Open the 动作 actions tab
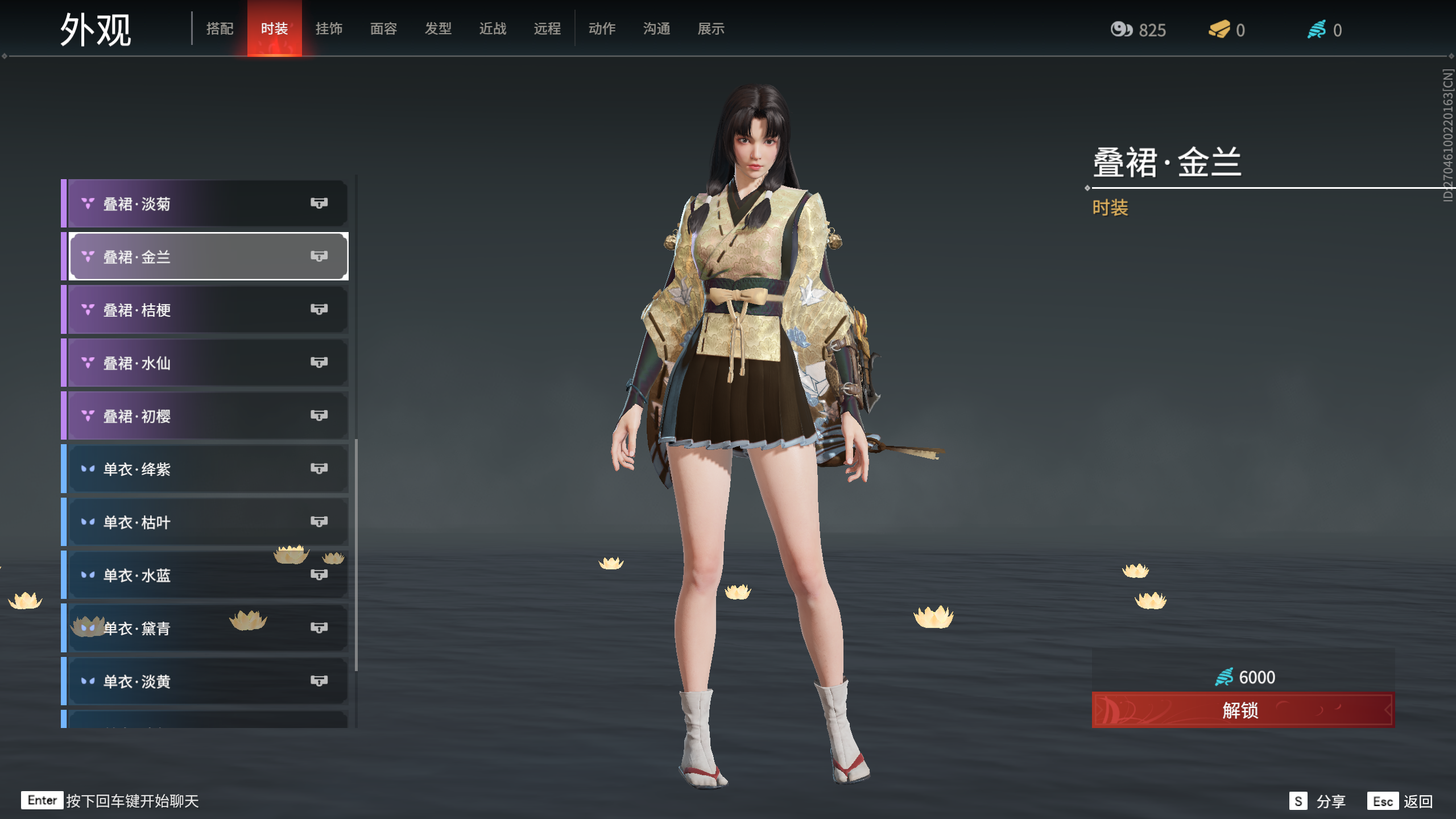The width and height of the screenshot is (1456, 819). coord(602,29)
